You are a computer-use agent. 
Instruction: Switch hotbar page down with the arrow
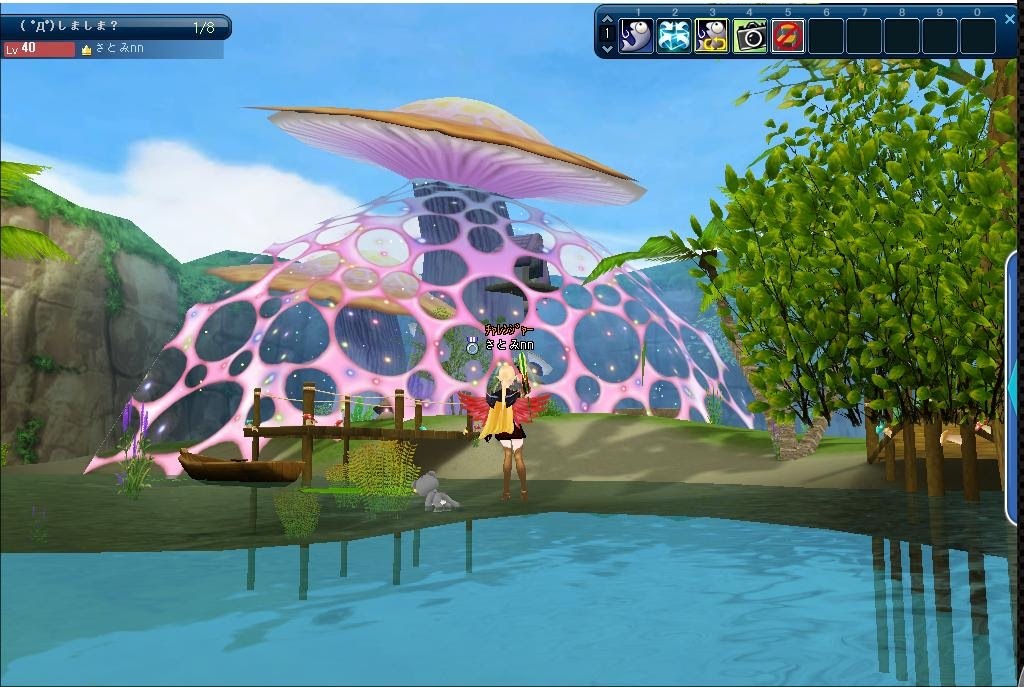606,48
